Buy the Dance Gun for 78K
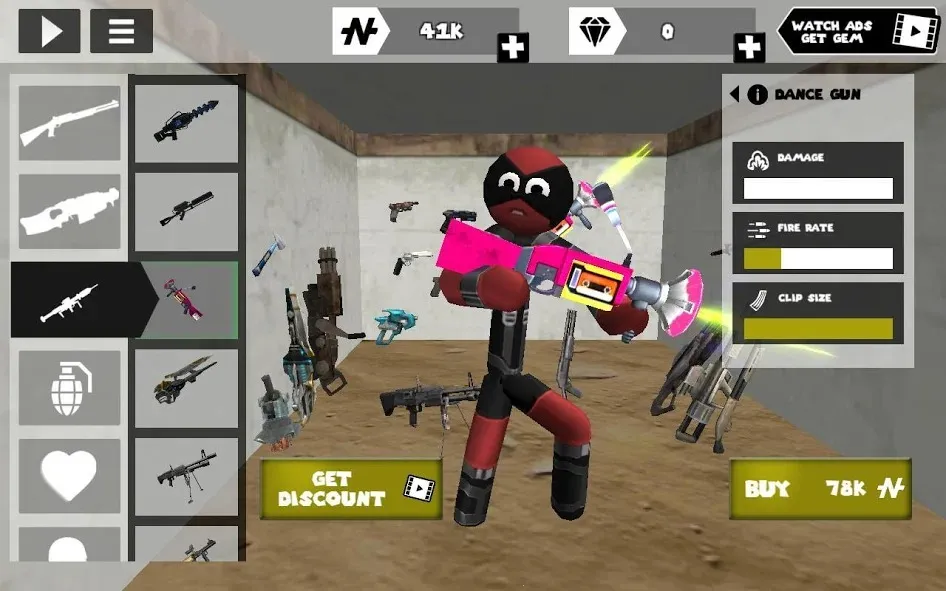The image size is (946, 591). 820,488
